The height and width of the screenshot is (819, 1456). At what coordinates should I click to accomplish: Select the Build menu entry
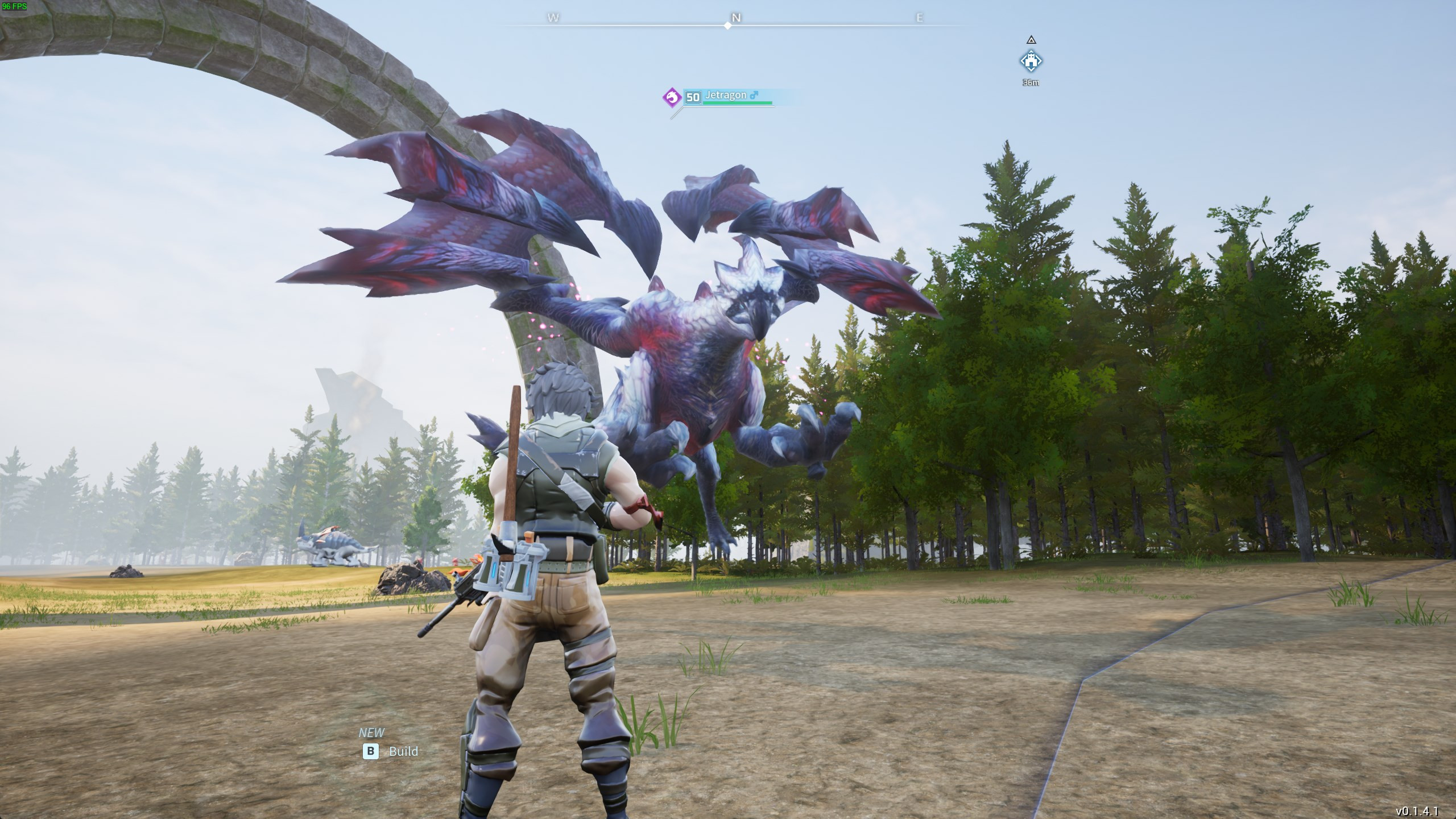tap(404, 751)
